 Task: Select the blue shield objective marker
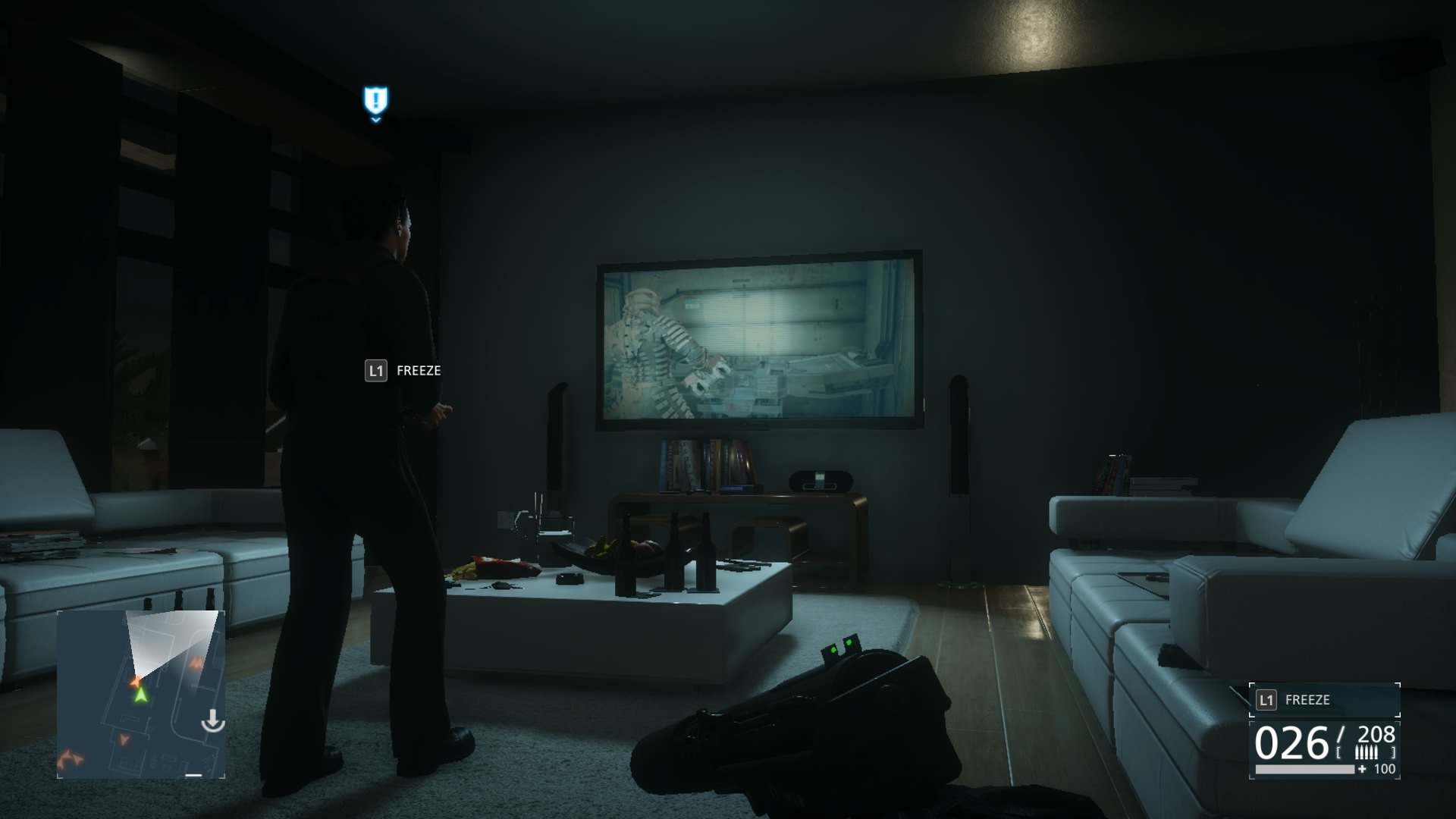click(x=375, y=100)
